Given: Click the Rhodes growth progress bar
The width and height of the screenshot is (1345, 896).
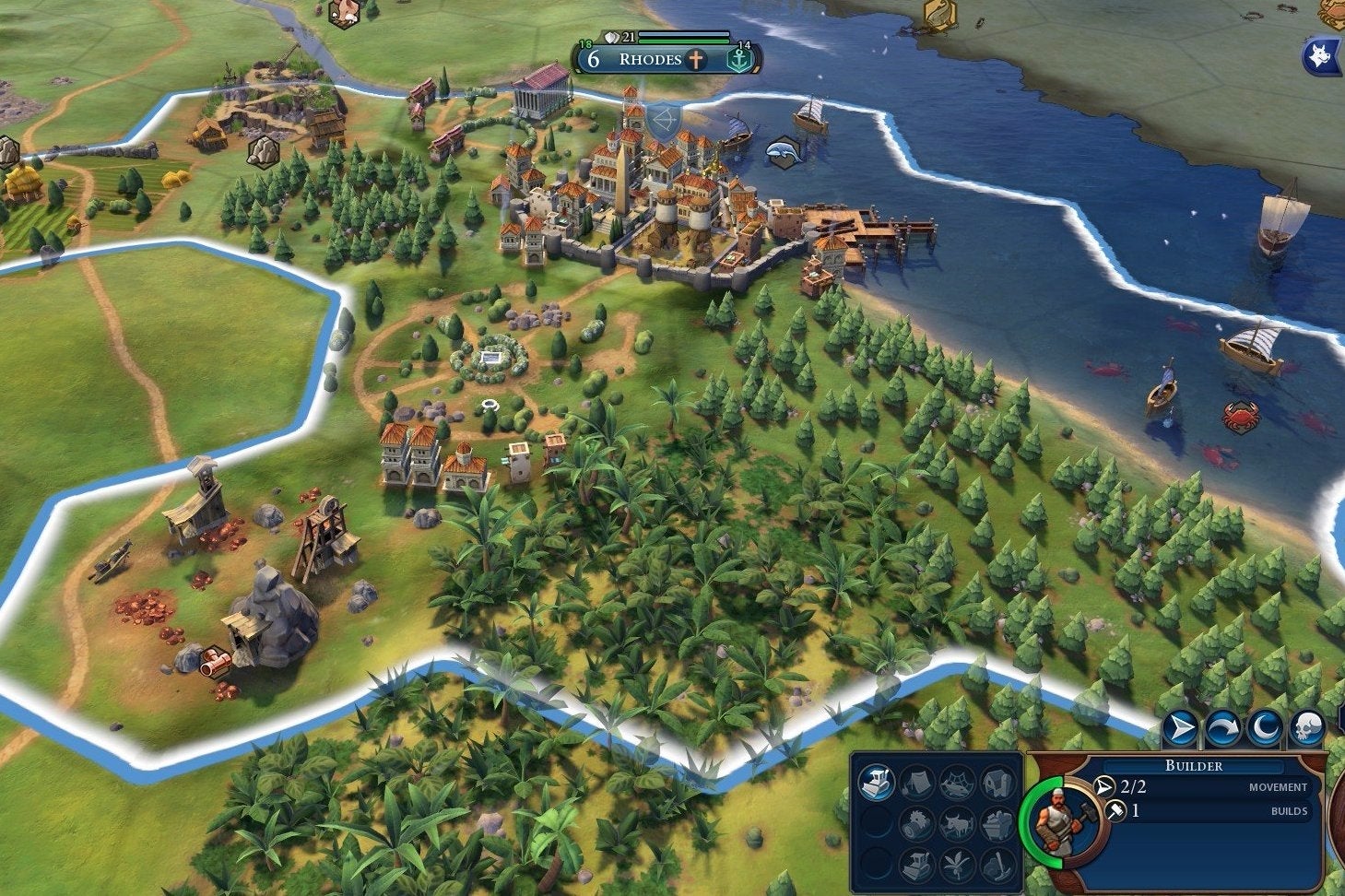Looking at the screenshot, I should pyautogui.click(x=684, y=41).
